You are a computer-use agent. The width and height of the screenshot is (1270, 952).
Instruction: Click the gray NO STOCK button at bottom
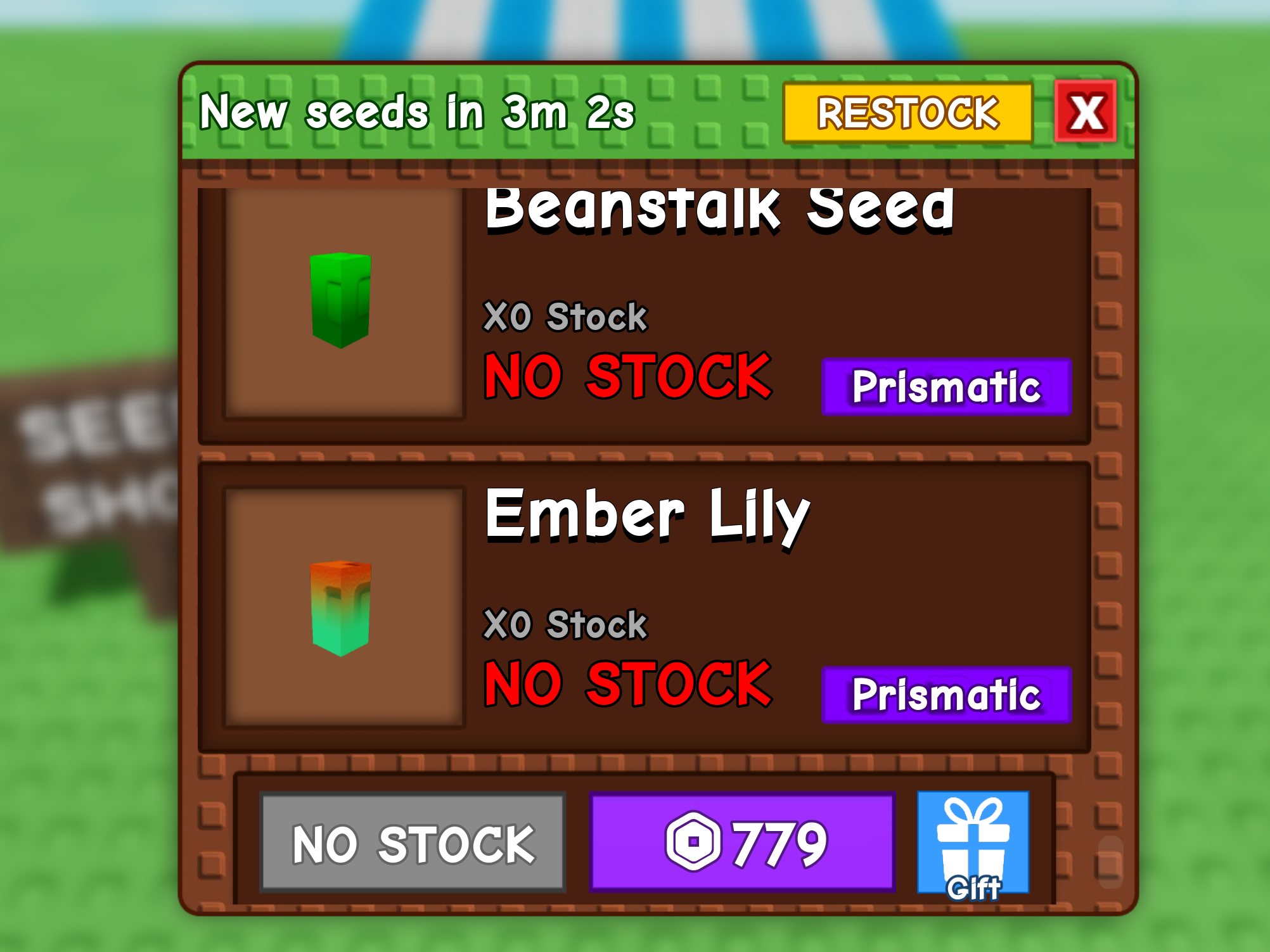[x=413, y=841]
